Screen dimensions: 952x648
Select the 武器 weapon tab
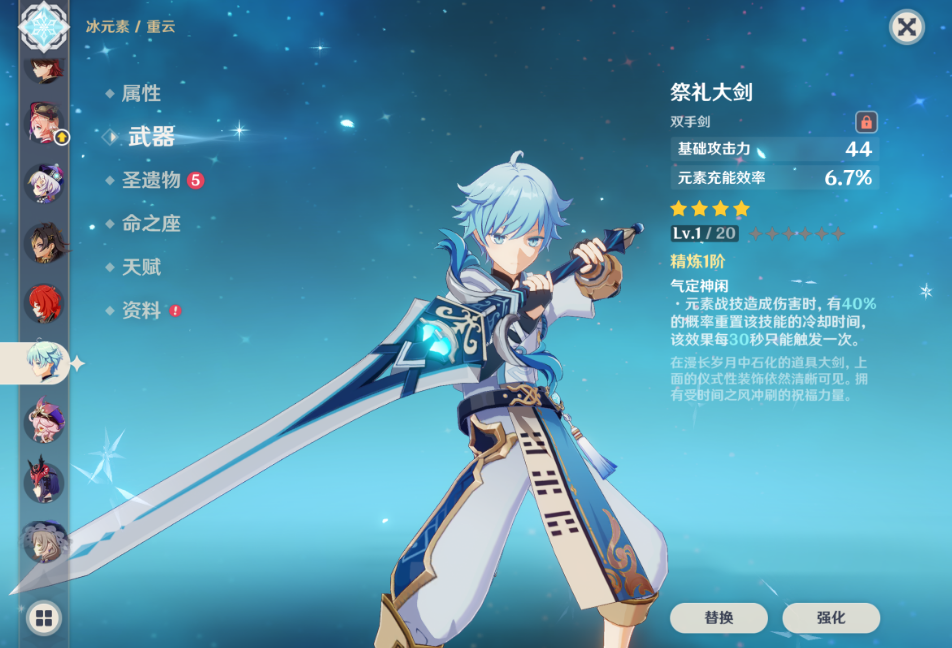pyautogui.click(x=151, y=137)
